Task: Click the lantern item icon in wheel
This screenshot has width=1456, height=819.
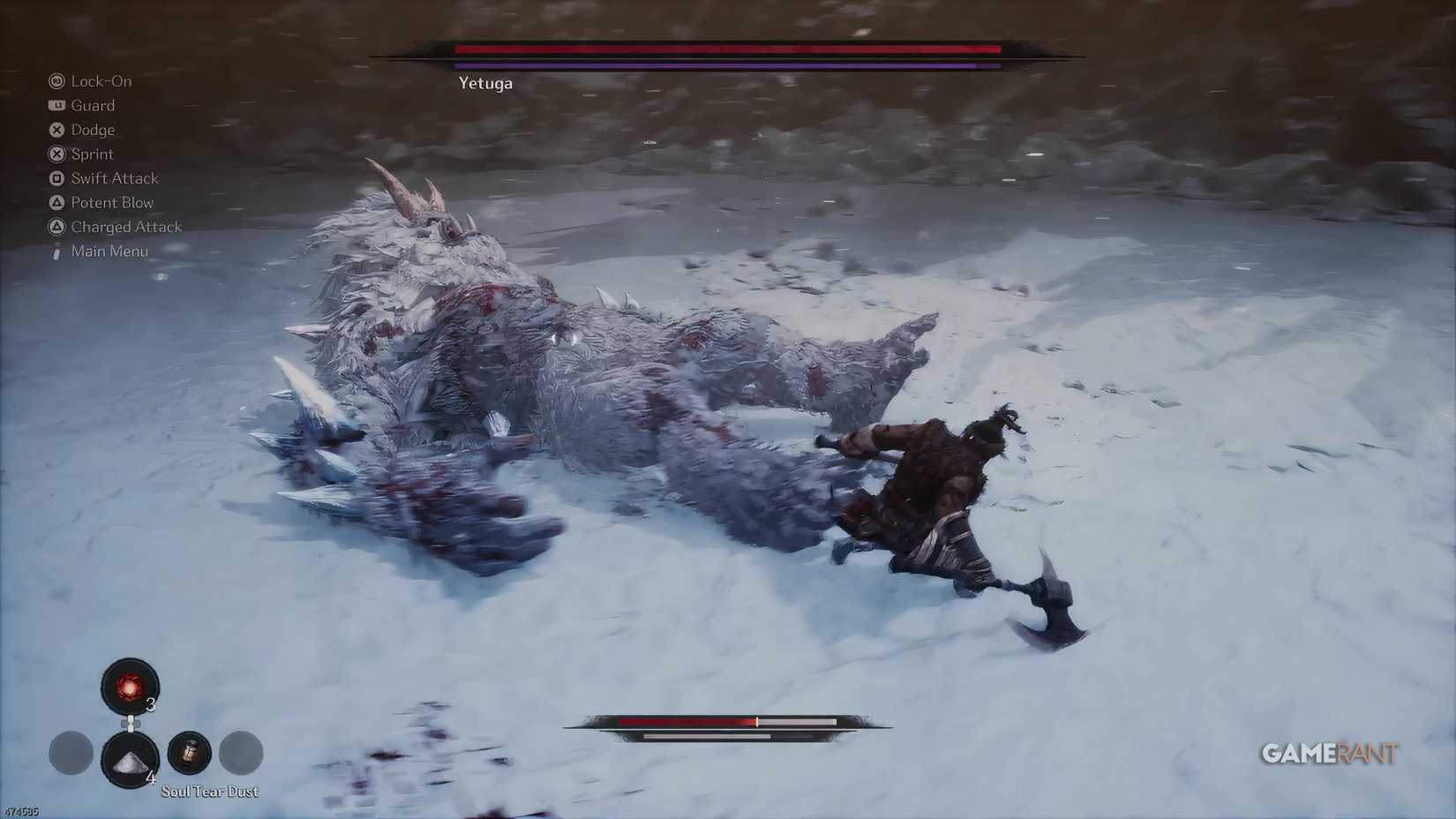Action: 189,753
